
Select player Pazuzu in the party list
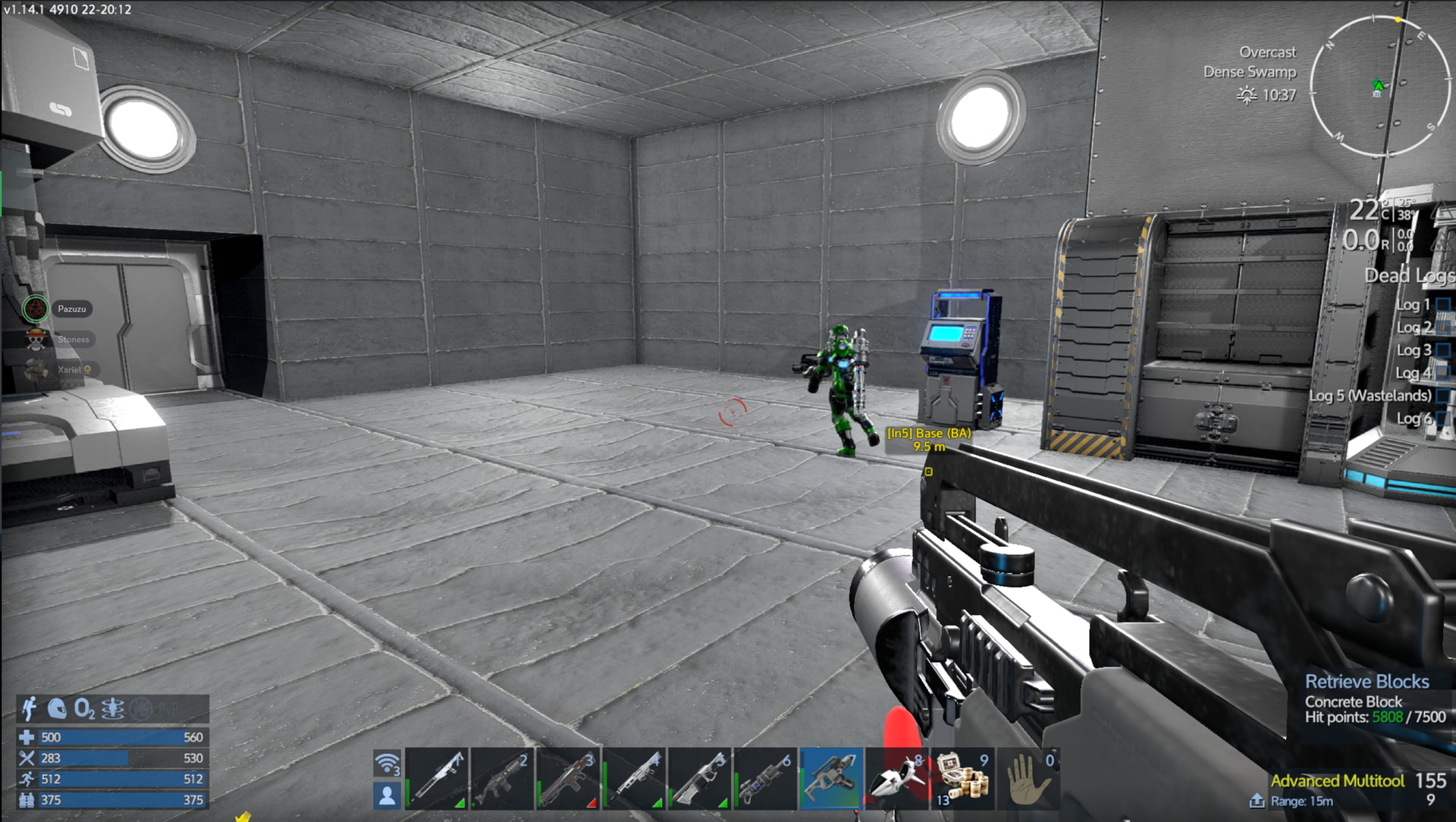(x=71, y=309)
